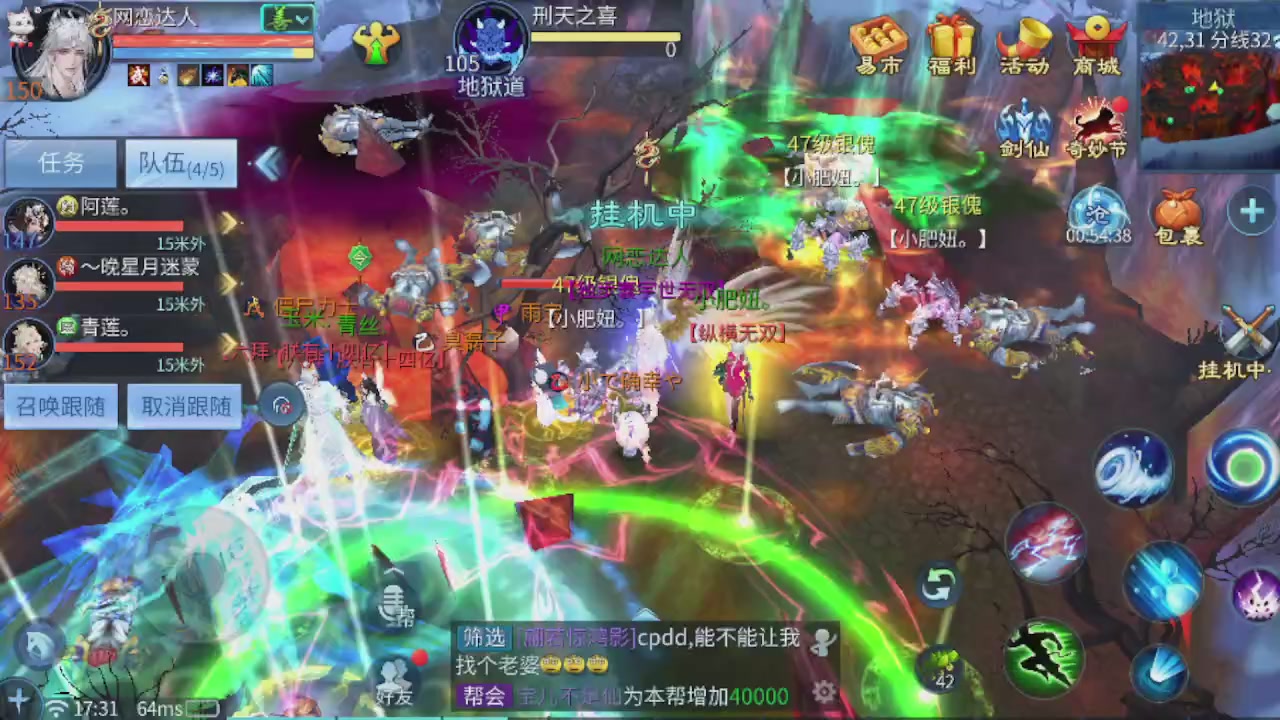This screenshot has height=720, width=1280.
Task: Select the 帮会 guild chat channel
Action: (483, 696)
